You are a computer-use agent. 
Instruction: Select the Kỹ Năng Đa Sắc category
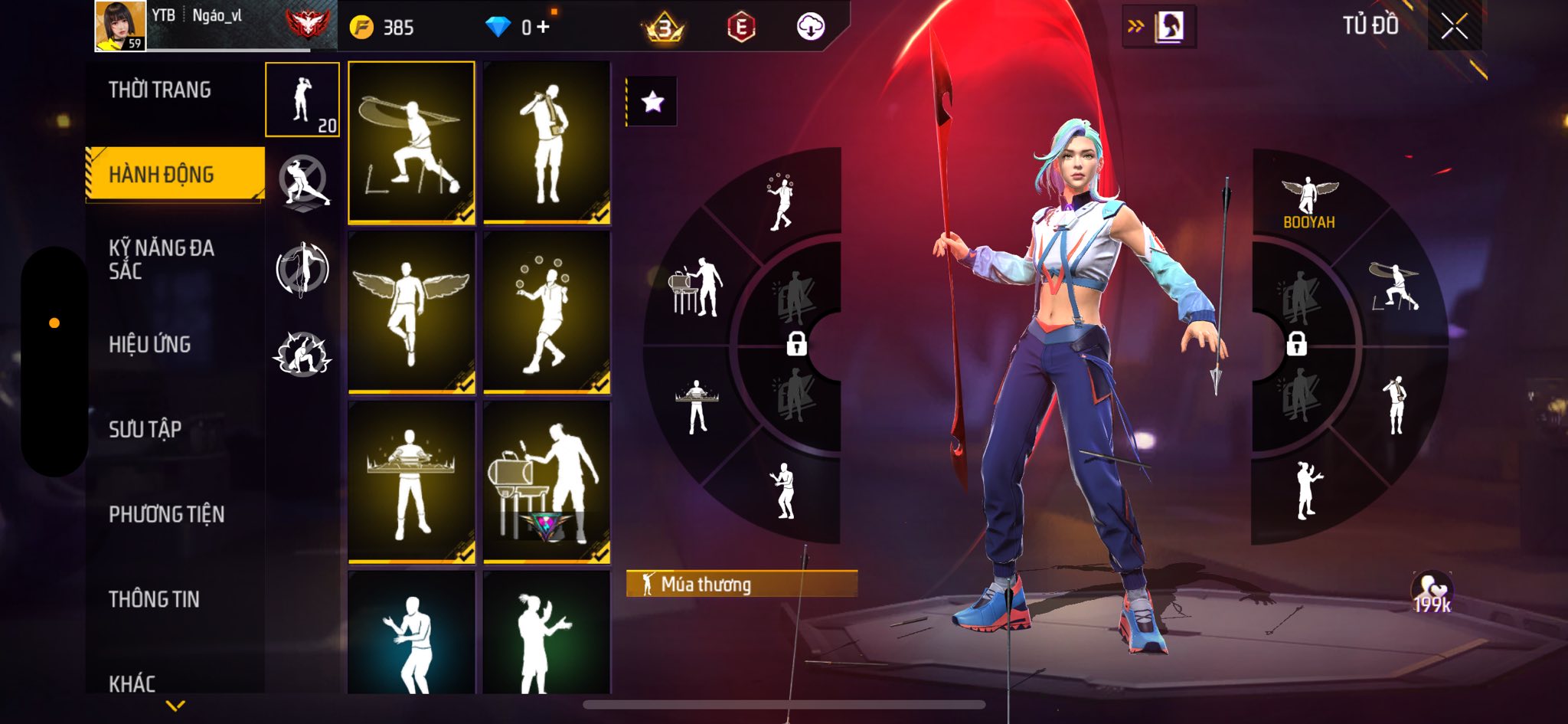point(161,259)
